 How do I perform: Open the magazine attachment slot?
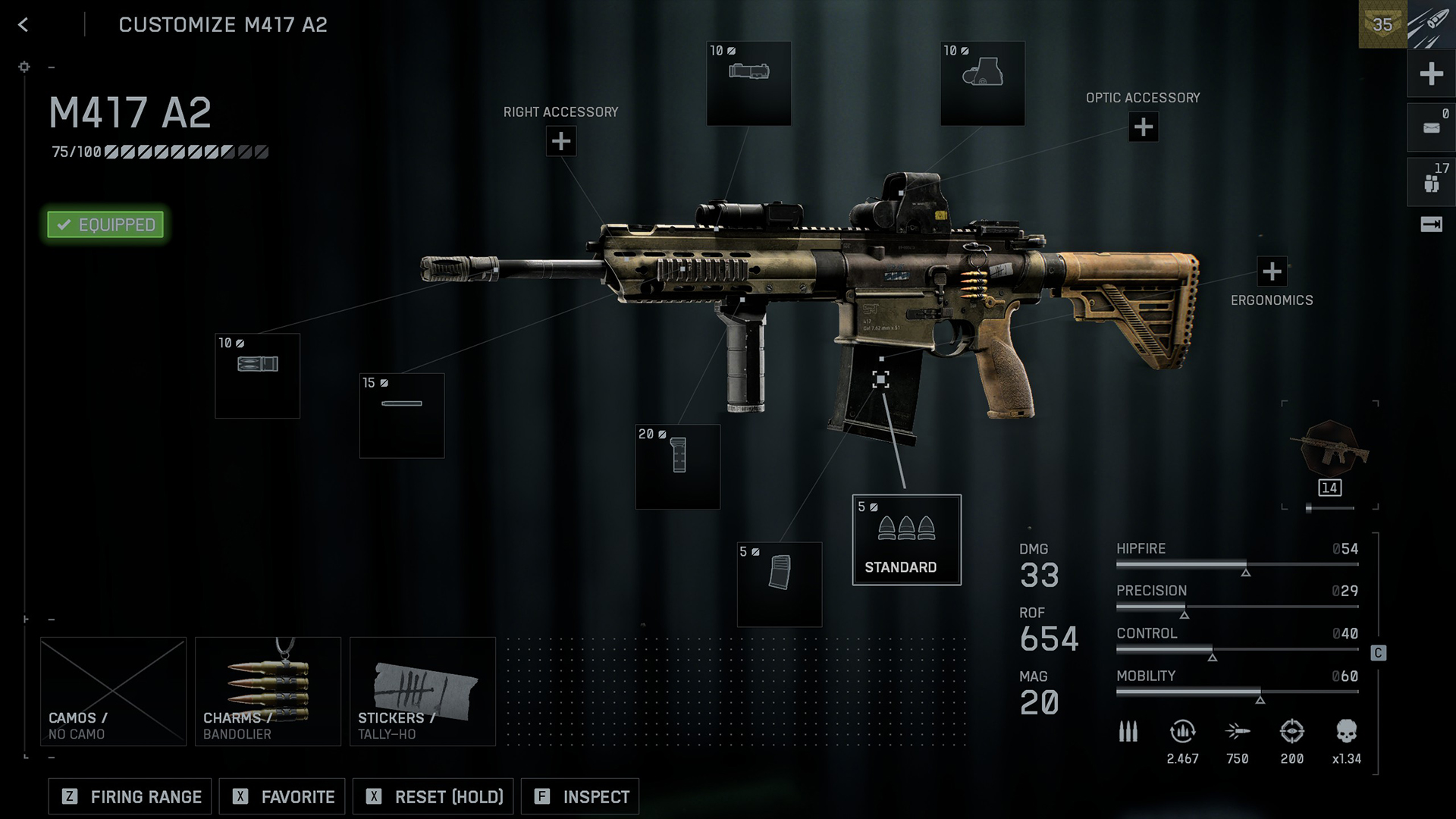coord(779,584)
